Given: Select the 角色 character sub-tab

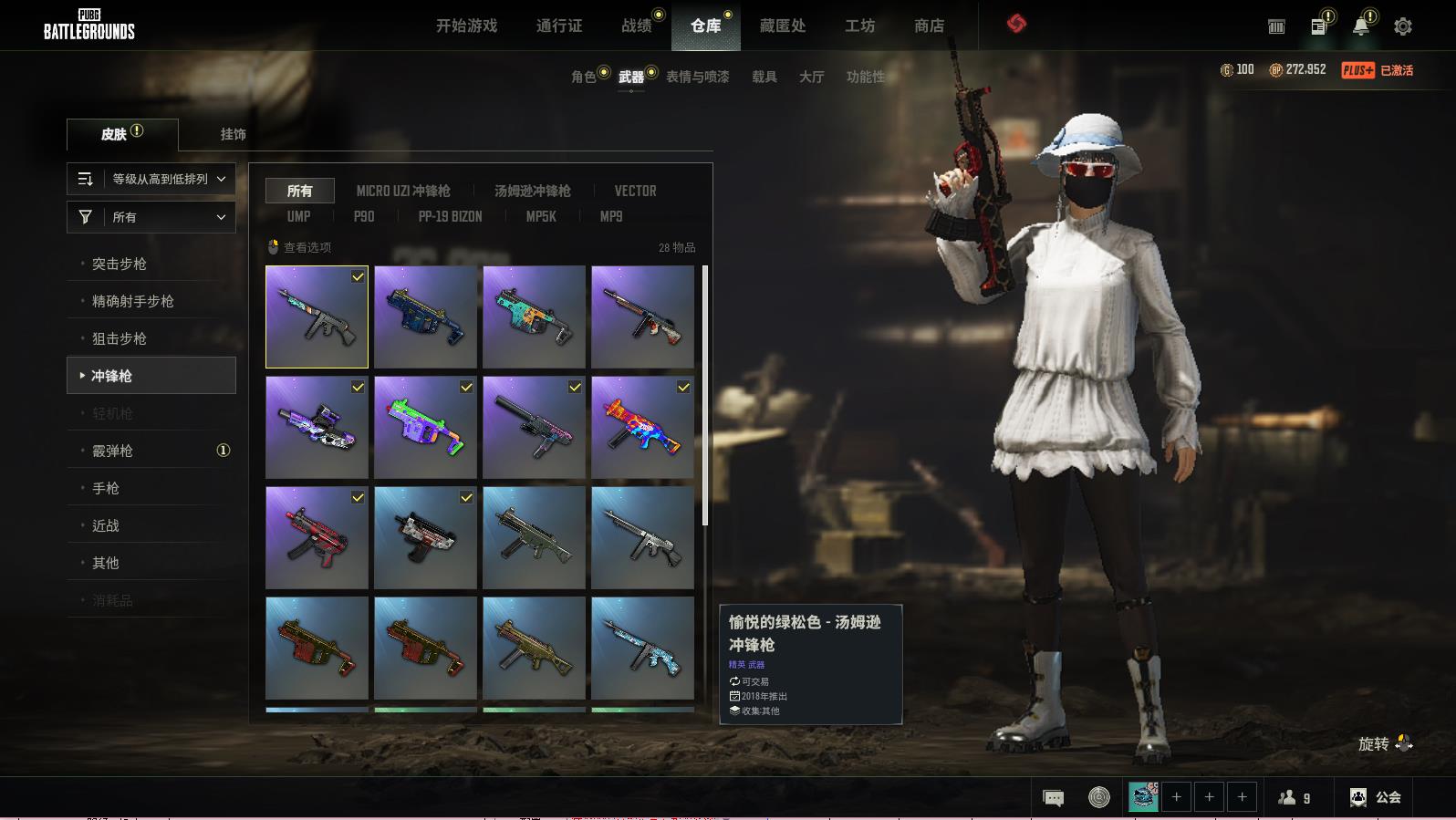Looking at the screenshot, I should (x=584, y=77).
